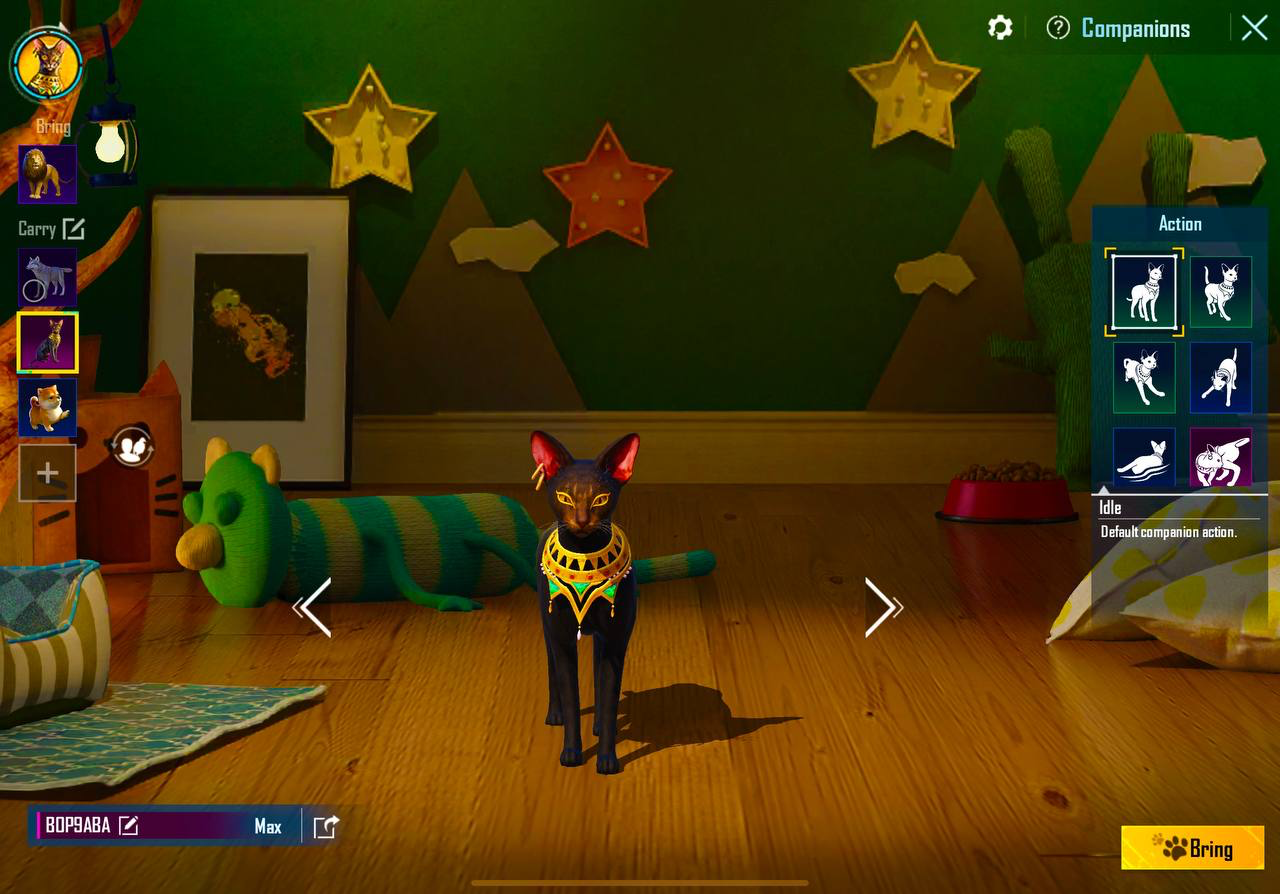The width and height of the screenshot is (1280, 894).
Task: Add a companion with the plus slot
Action: point(47,473)
